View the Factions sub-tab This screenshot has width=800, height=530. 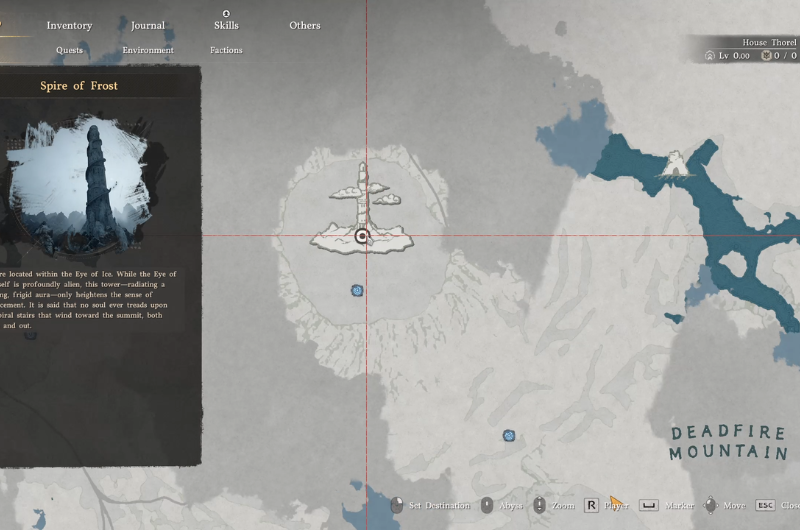point(226,50)
